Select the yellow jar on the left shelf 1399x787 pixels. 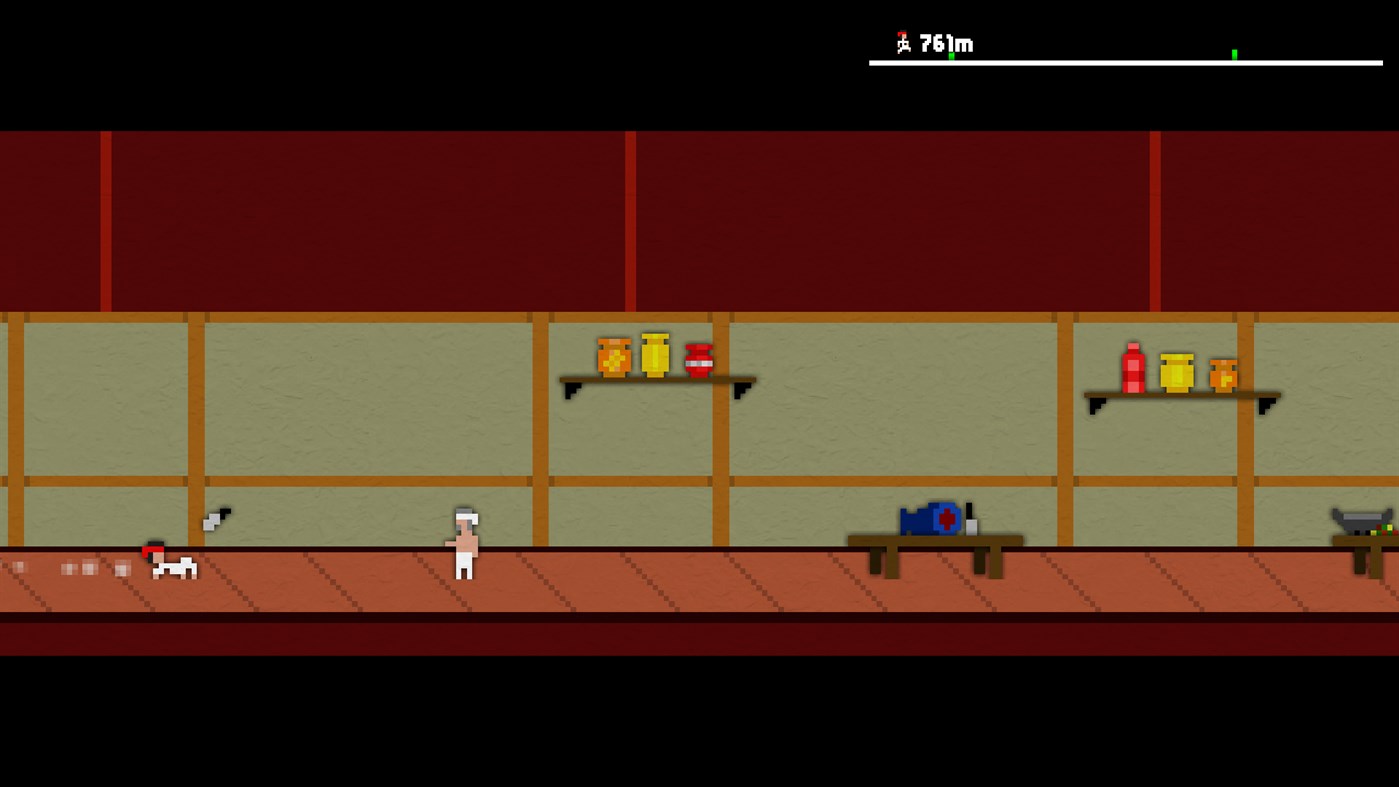click(x=656, y=355)
